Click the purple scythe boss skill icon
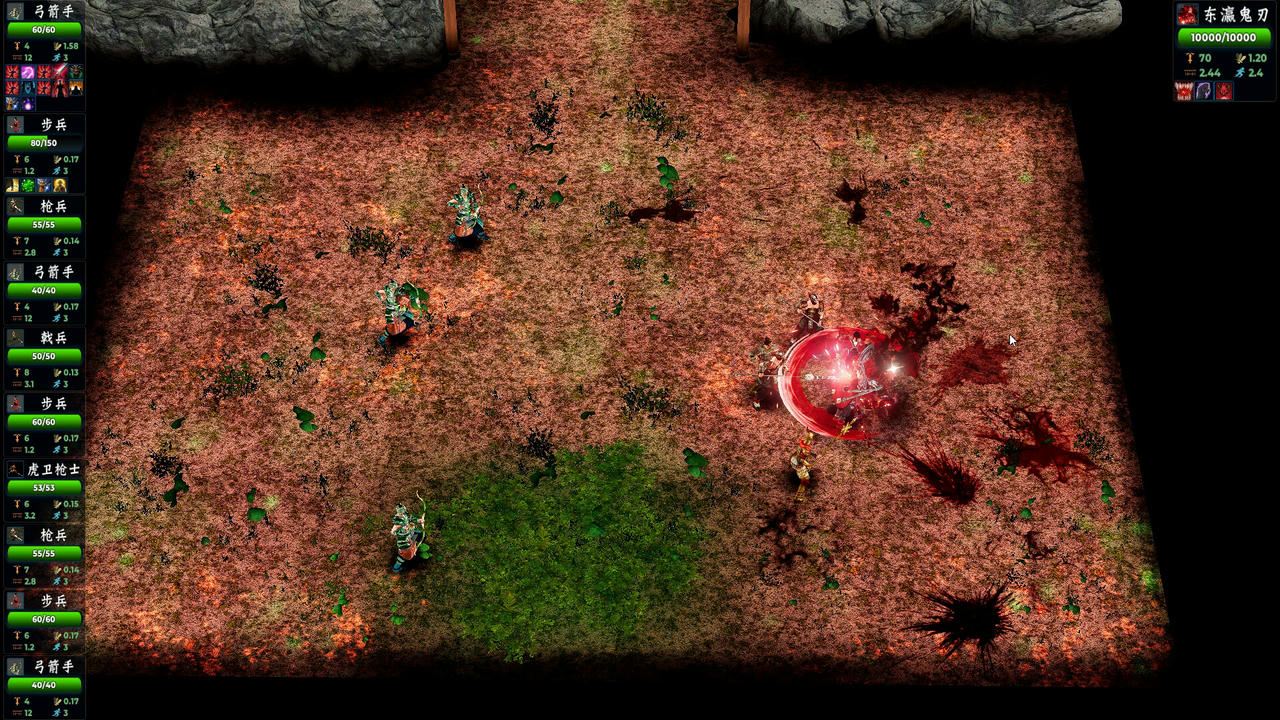Viewport: 1280px width, 720px height. point(1204,92)
